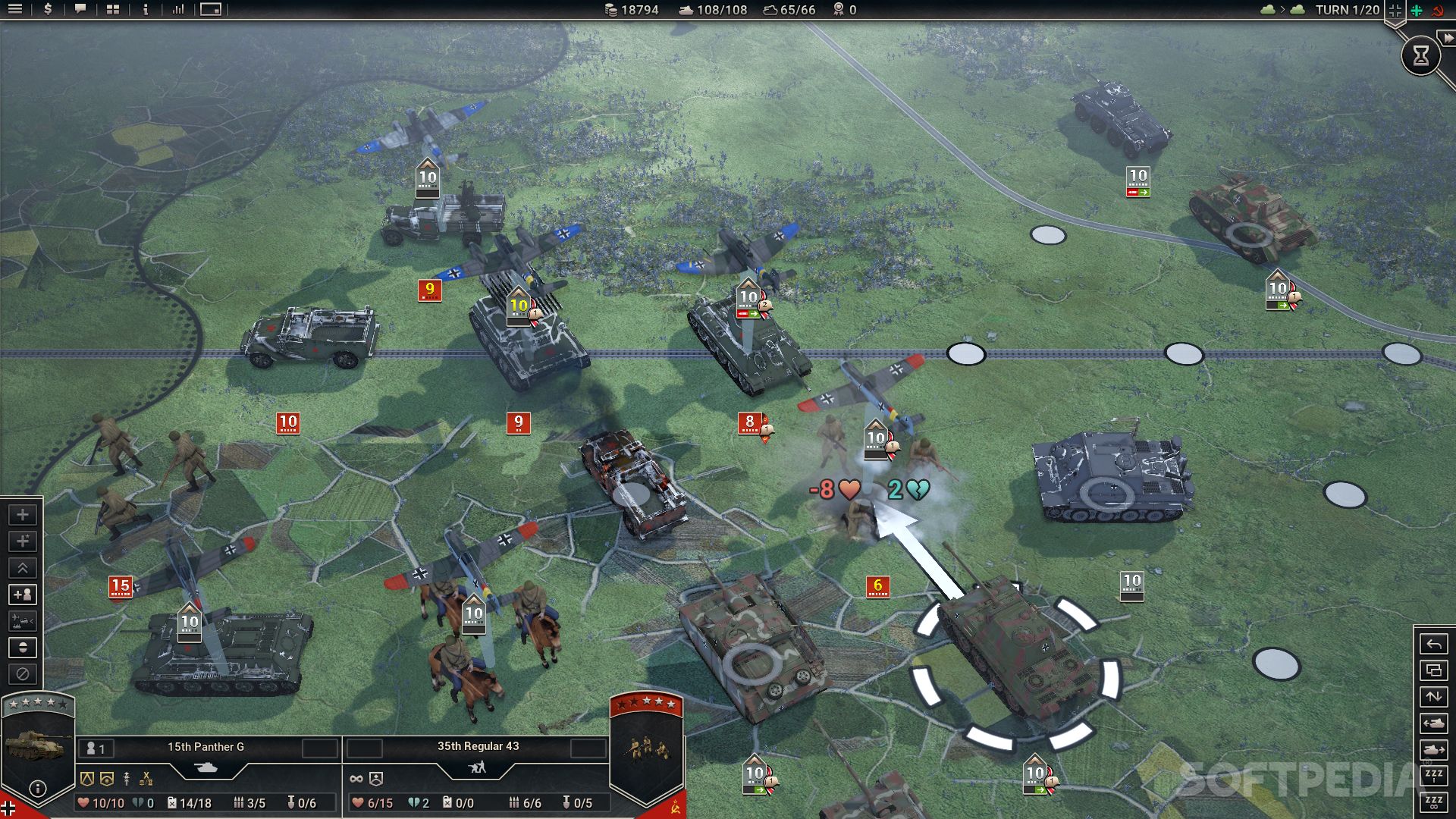This screenshot has height=819, width=1456.
Task: Open the speech bubble message log
Action: point(80,10)
